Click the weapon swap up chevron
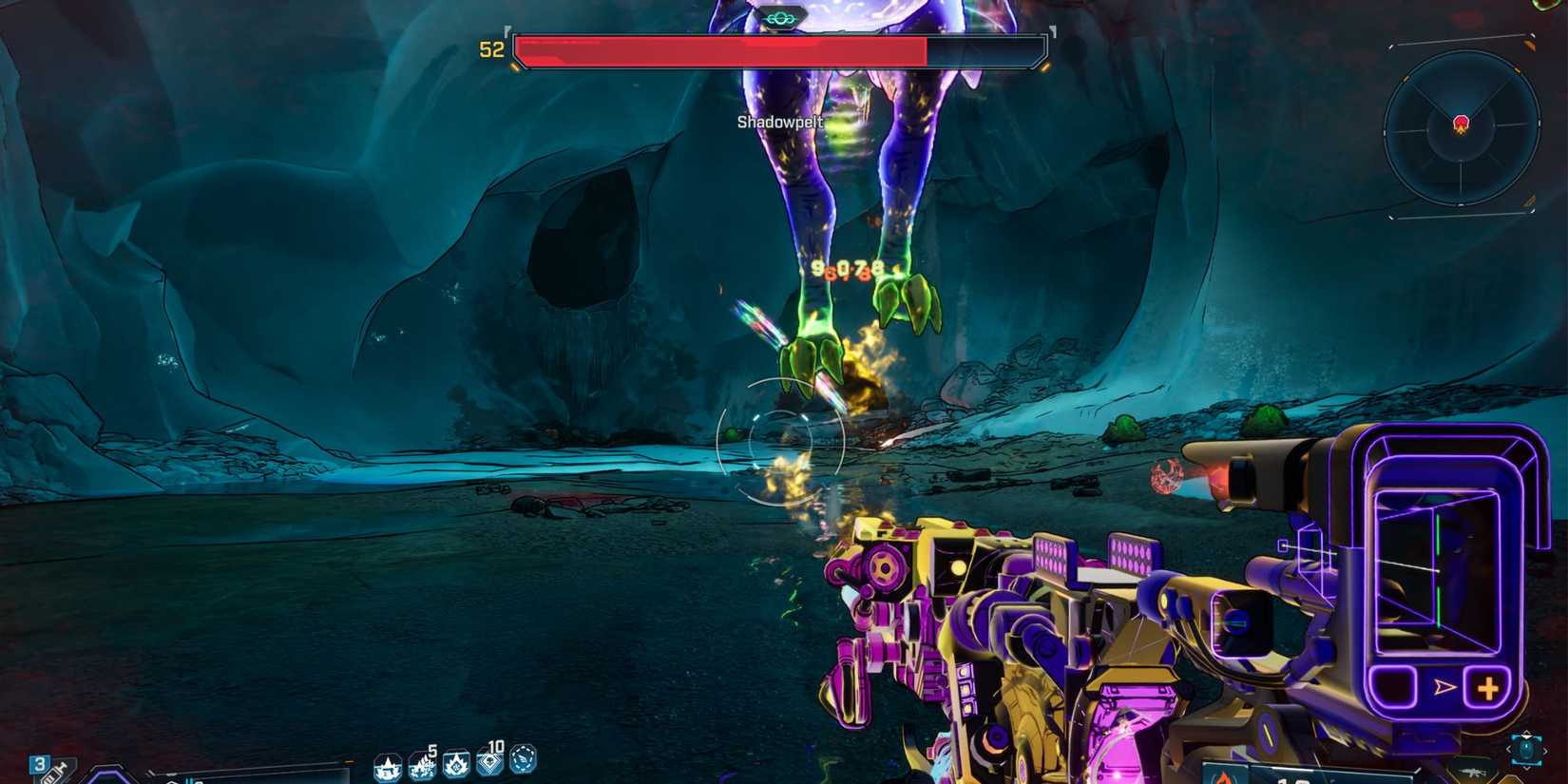Screen dimensions: 1568x784 pos(1526,733)
